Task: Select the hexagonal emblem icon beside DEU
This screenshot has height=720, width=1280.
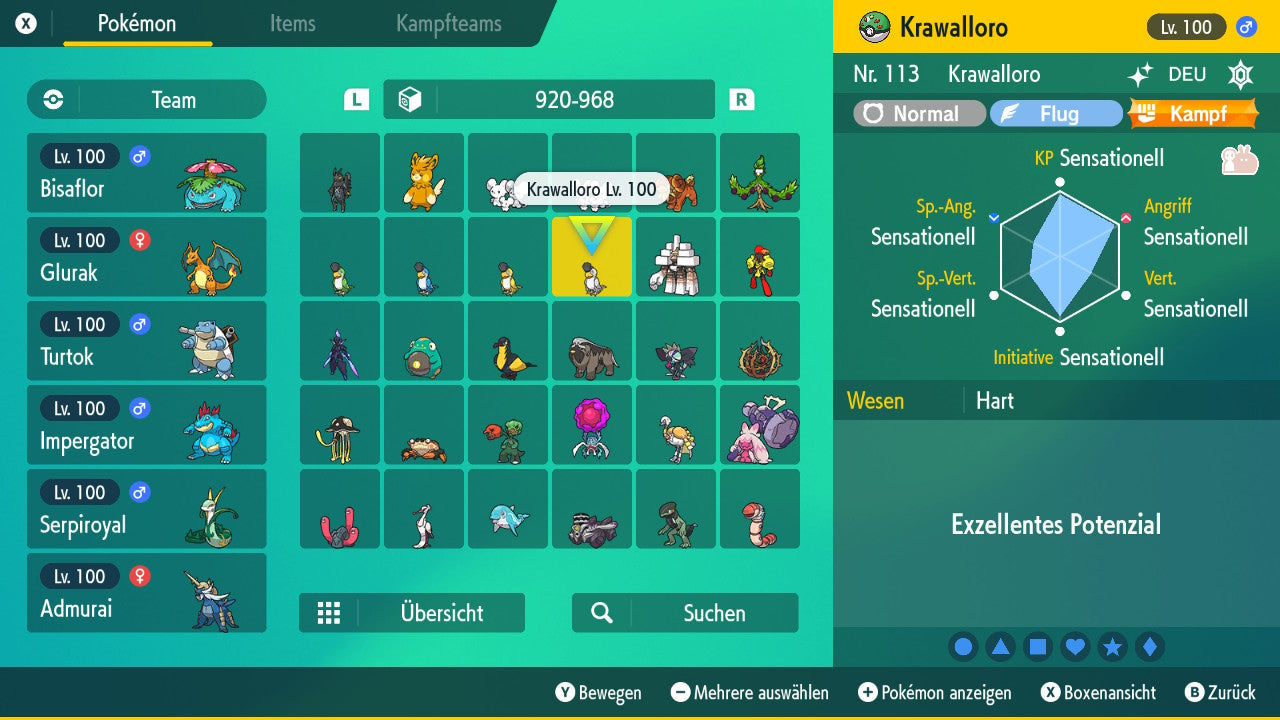Action: click(1239, 74)
